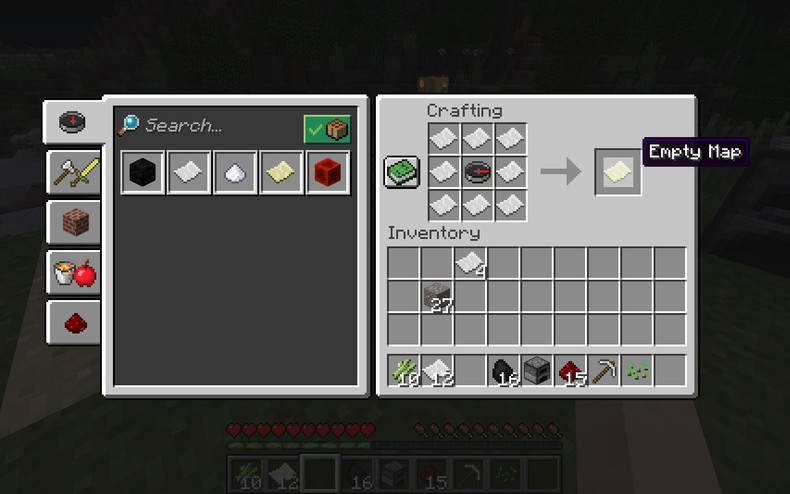The image size is (790, 494).
Task: Pick the white powder pile recipe
Action: tap(234, 173)
